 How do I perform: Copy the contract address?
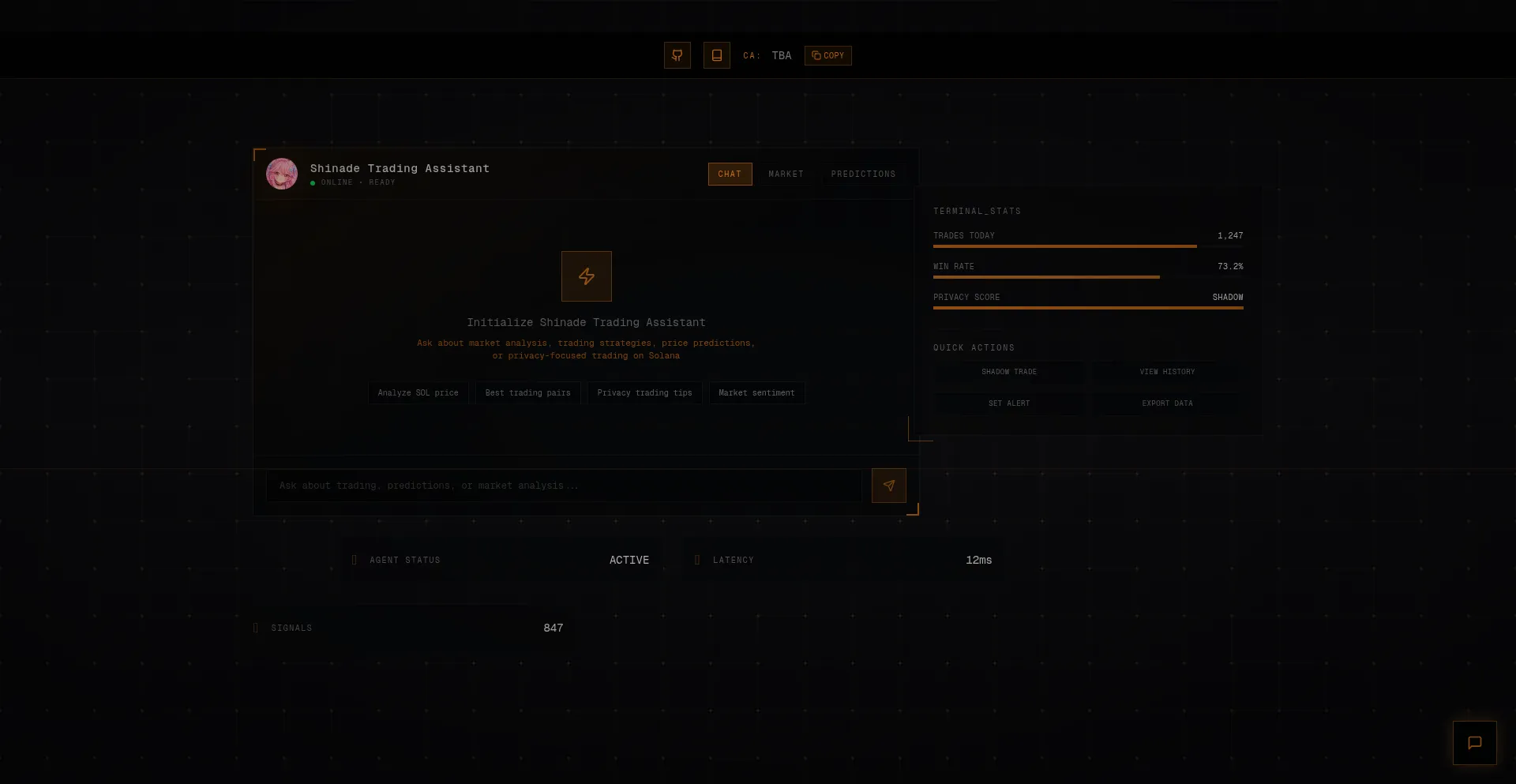tap(827, 55)
